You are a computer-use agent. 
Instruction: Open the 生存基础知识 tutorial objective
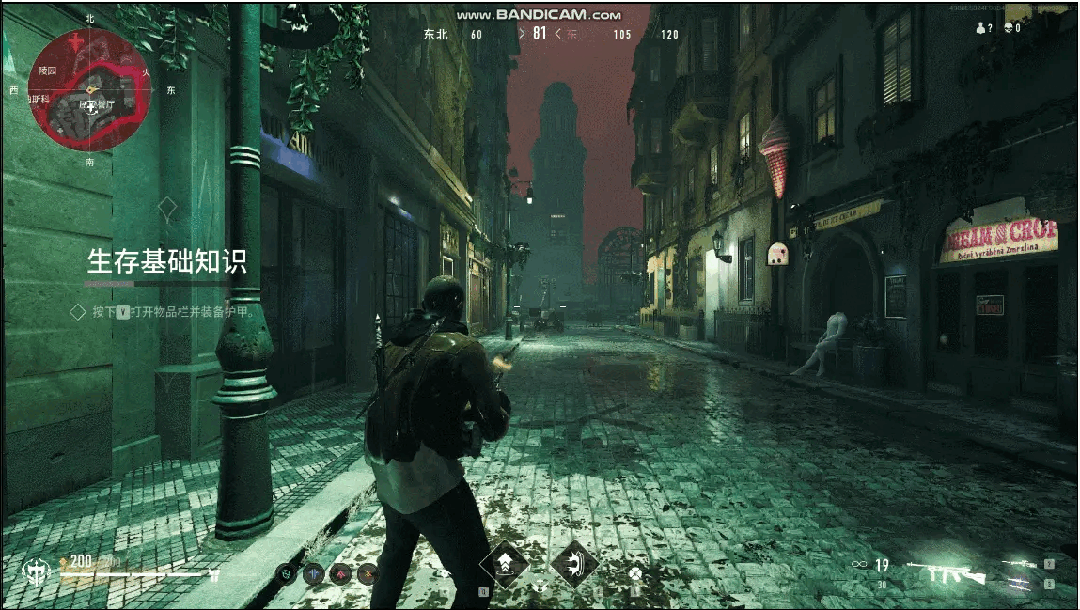pos(166,262)
